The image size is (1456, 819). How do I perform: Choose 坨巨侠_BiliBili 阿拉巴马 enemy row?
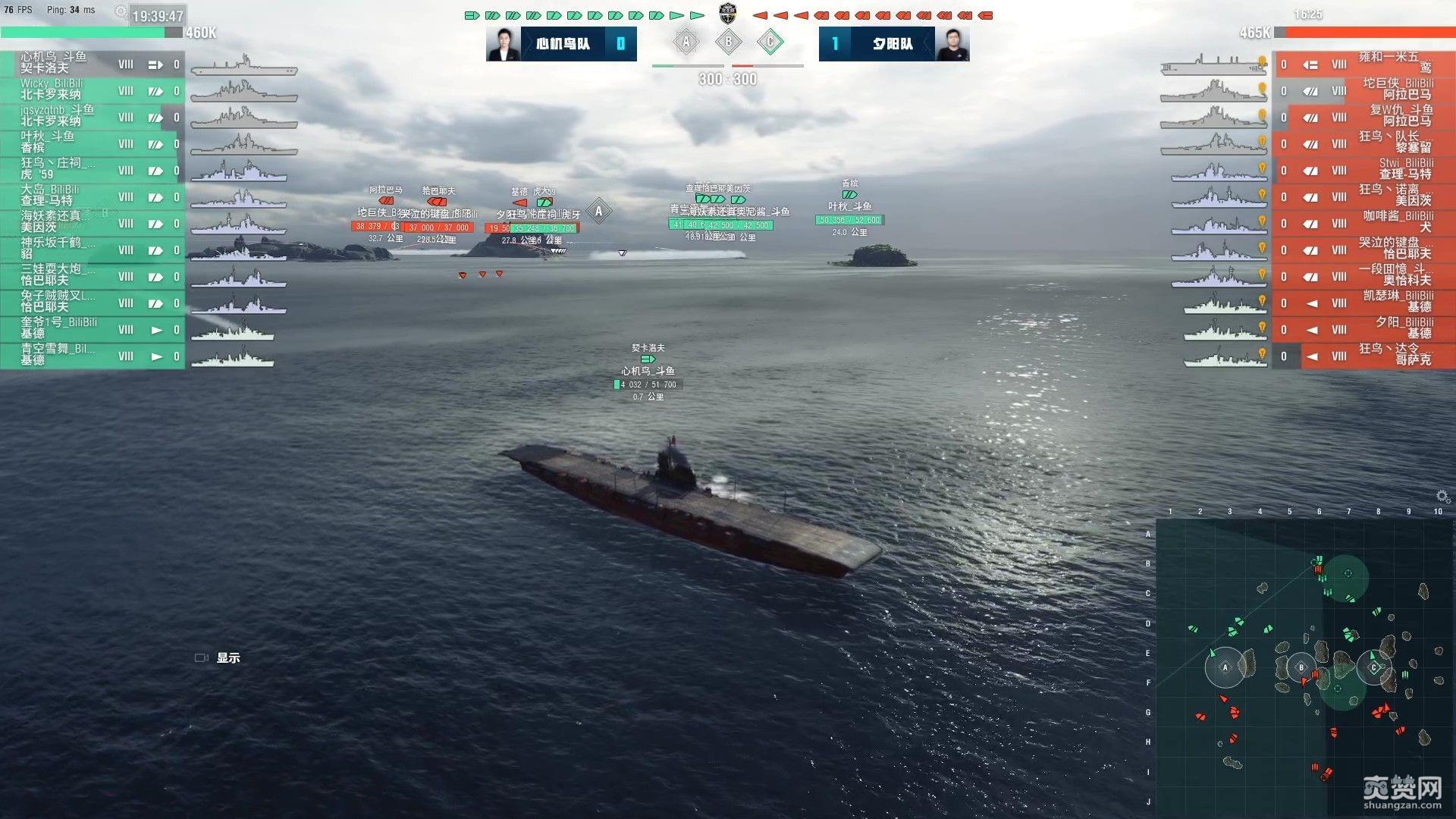click(1365, 90)
